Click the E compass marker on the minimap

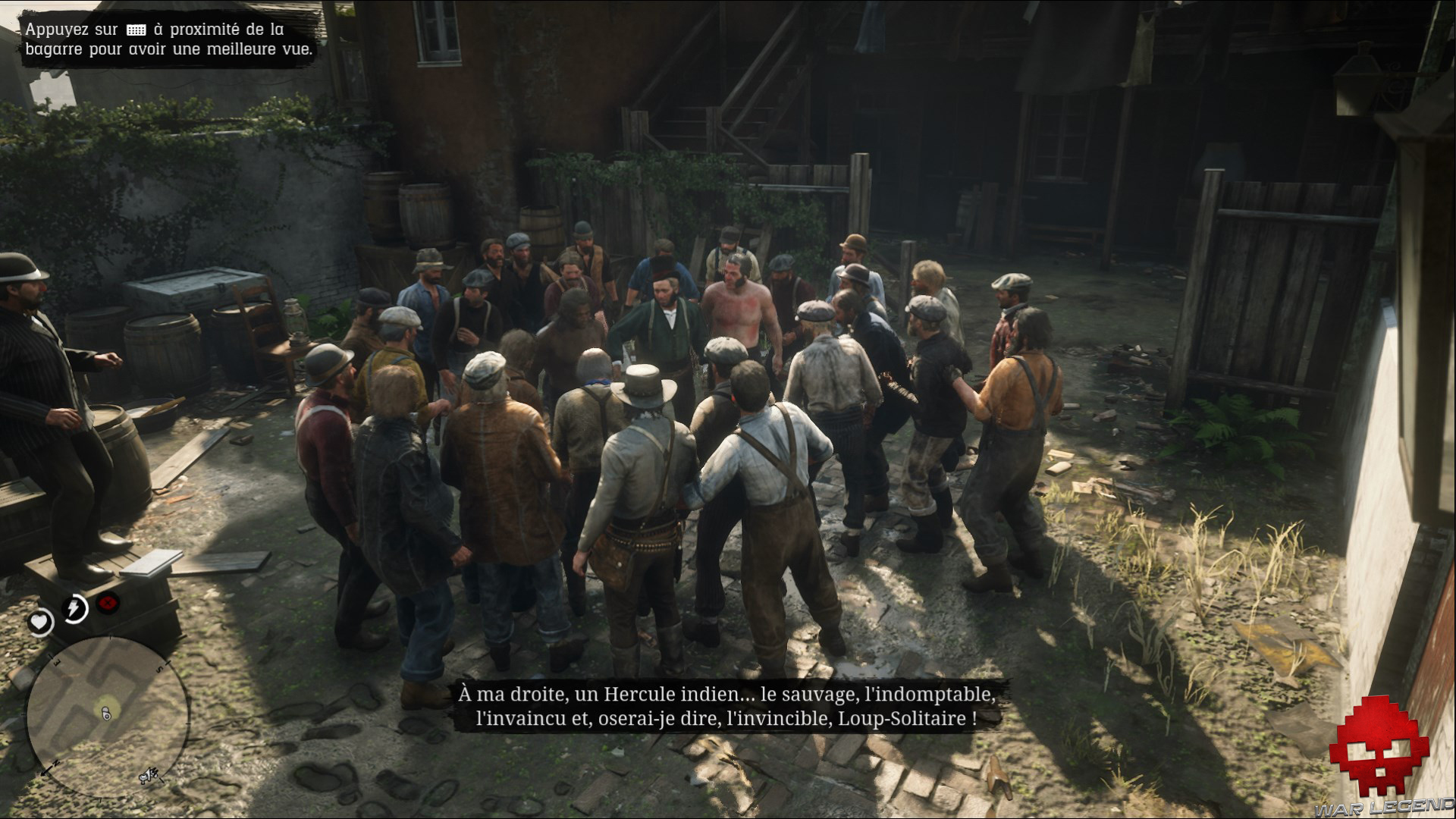pos(56,663)
